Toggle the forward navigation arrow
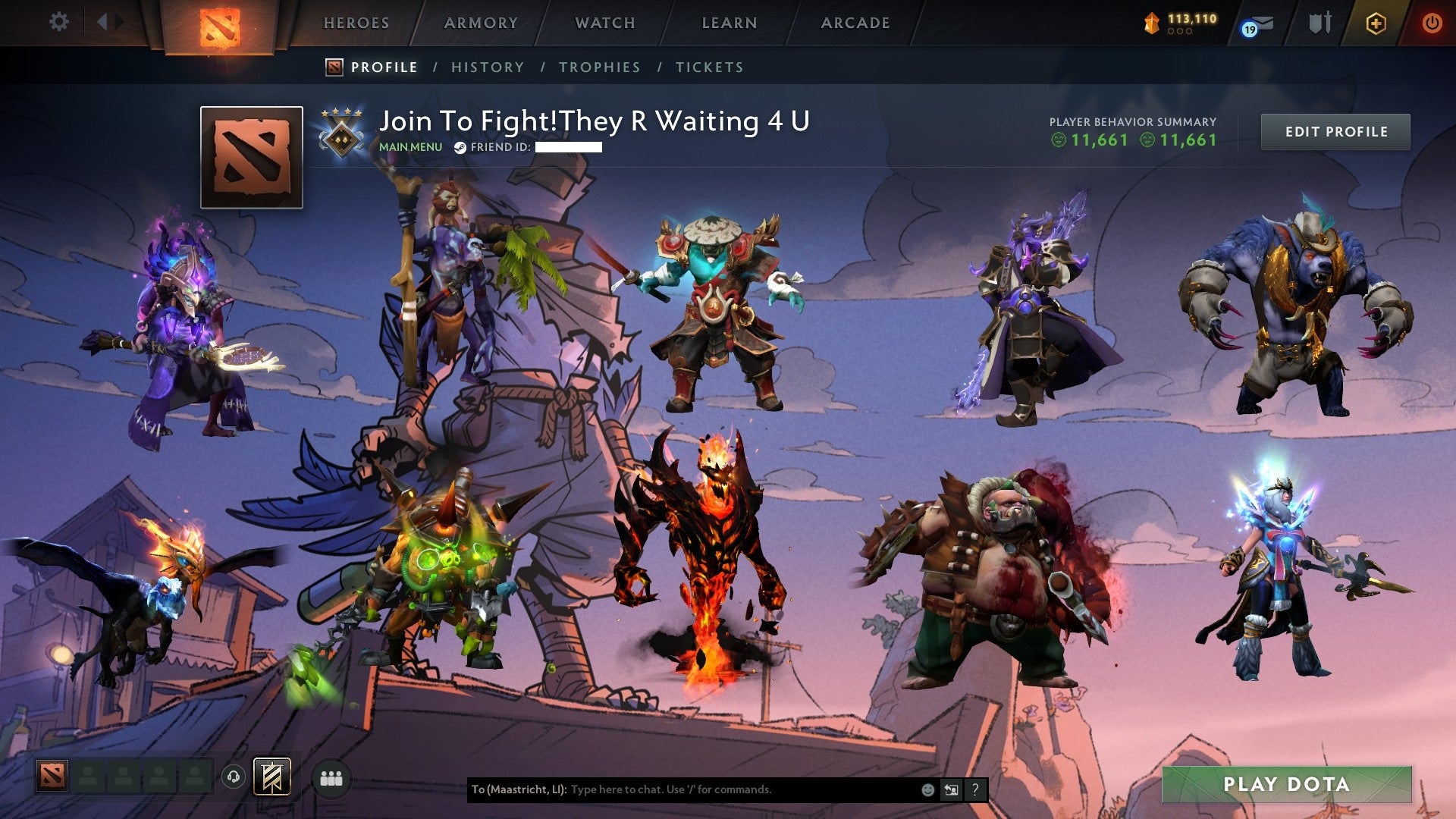 click(x=118, y=21)
